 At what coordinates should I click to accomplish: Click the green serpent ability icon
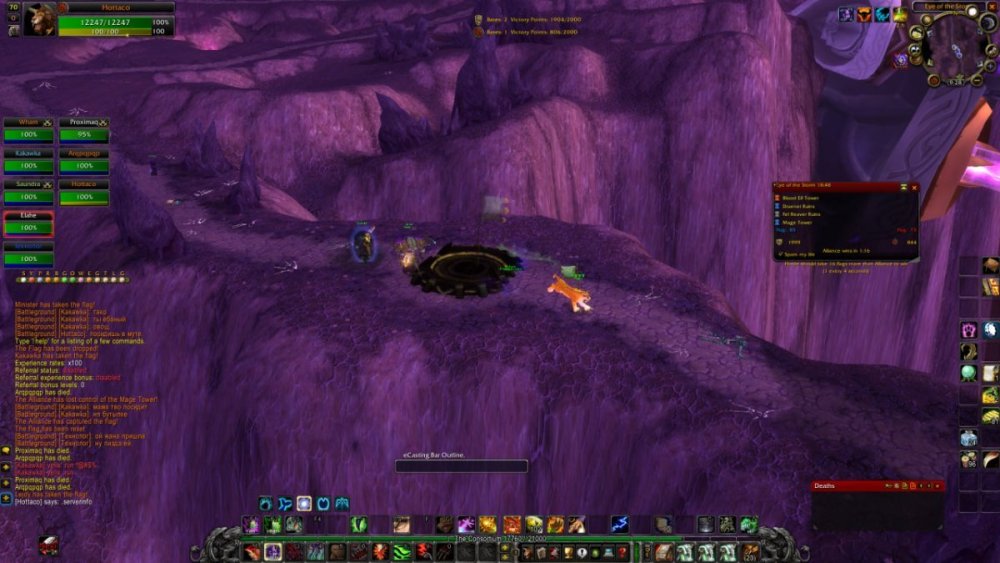pos(400,551)
